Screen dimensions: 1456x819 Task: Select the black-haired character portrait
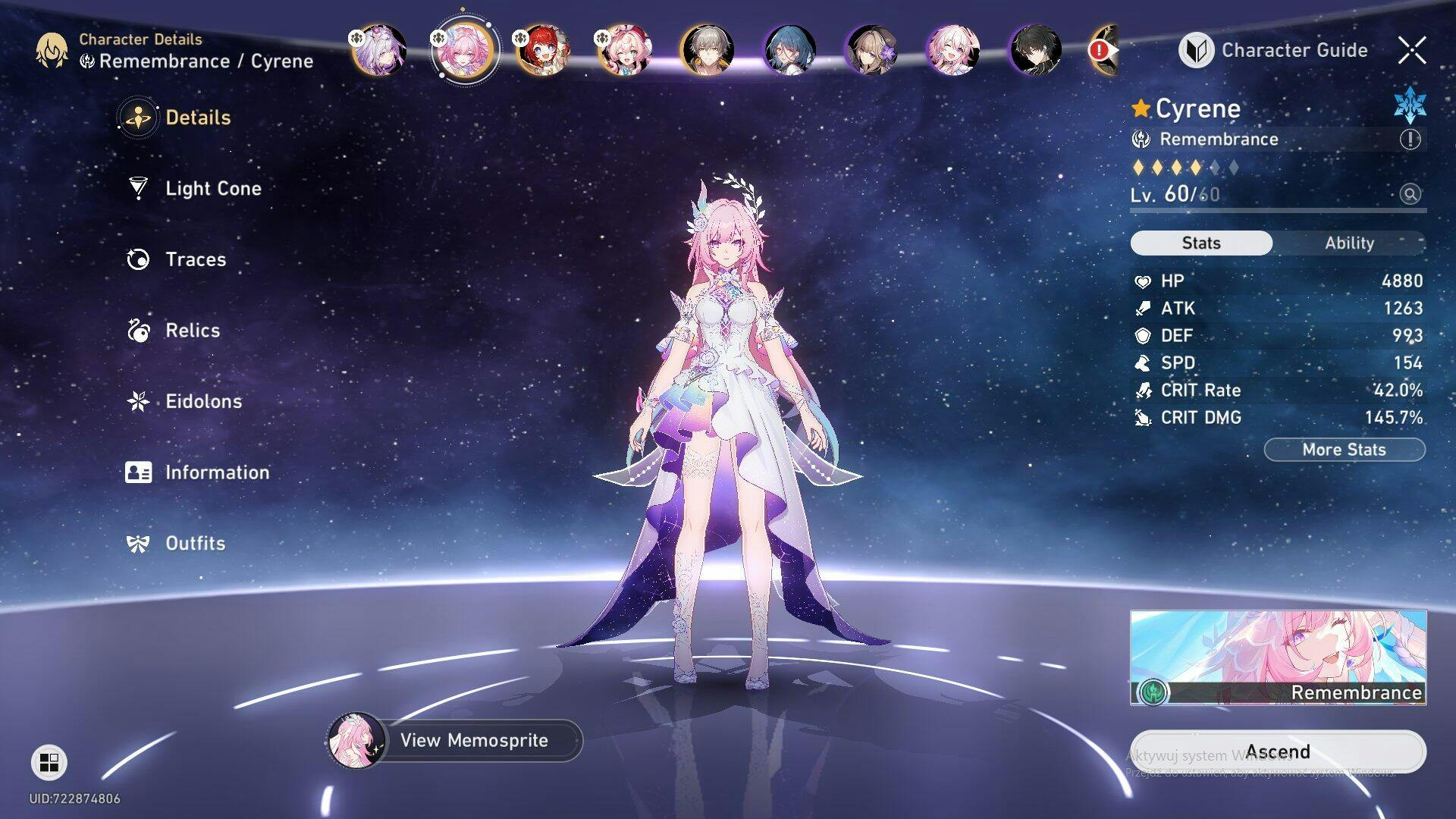pyautogui.click(x=1035, y=50)
